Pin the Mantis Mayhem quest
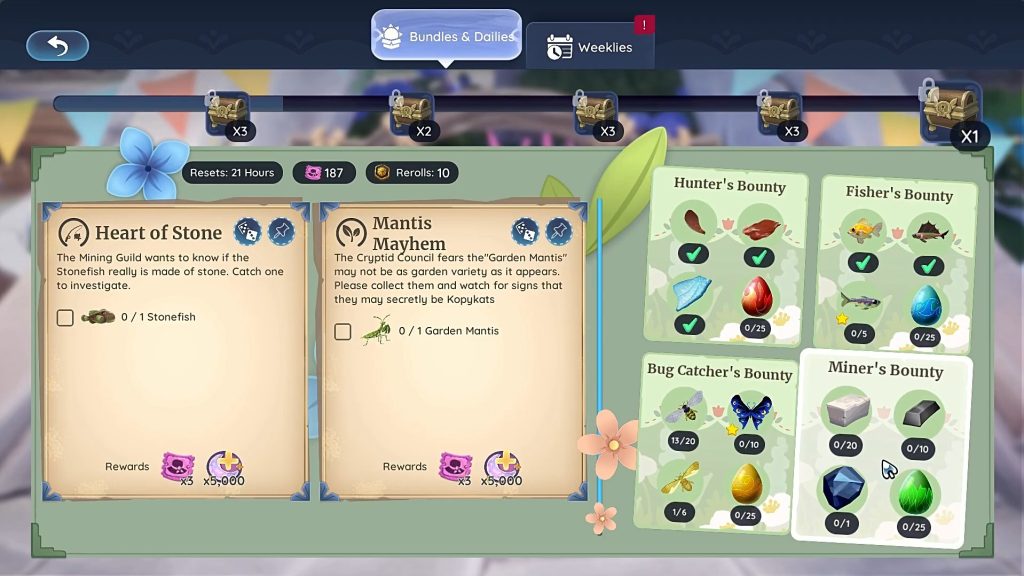 click(558, 232)
